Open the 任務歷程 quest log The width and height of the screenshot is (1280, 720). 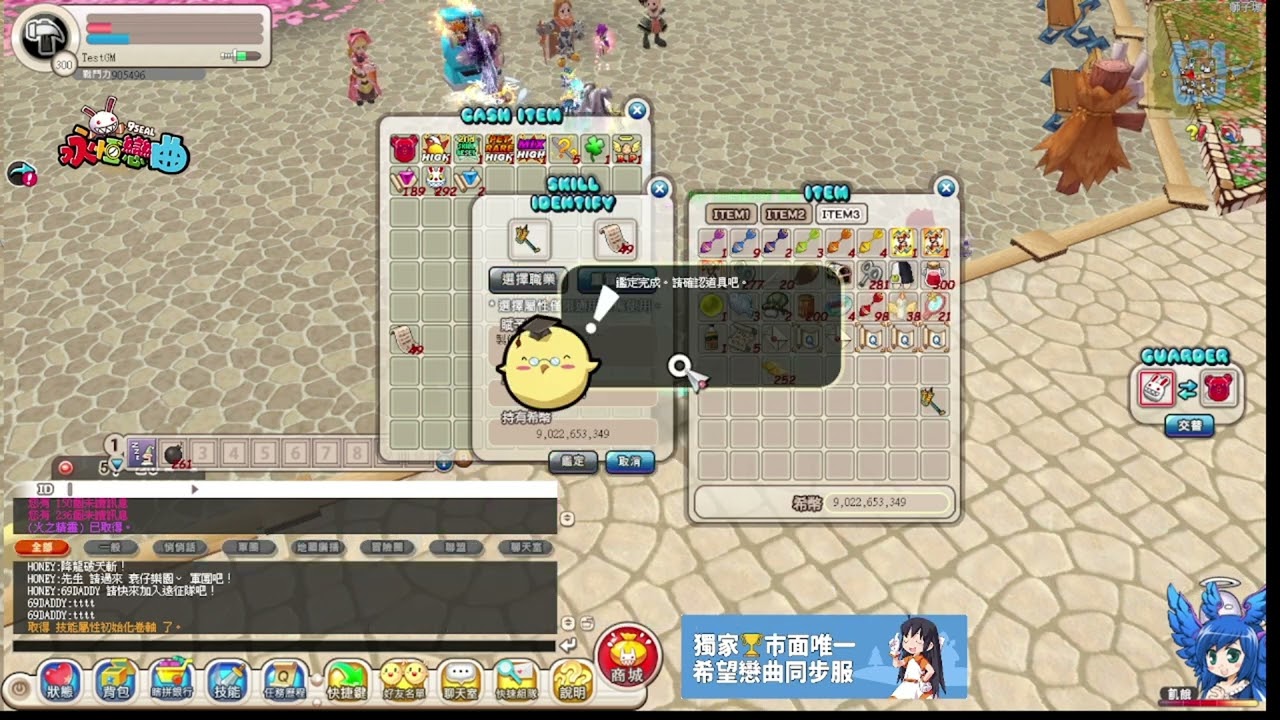(284, 681)
